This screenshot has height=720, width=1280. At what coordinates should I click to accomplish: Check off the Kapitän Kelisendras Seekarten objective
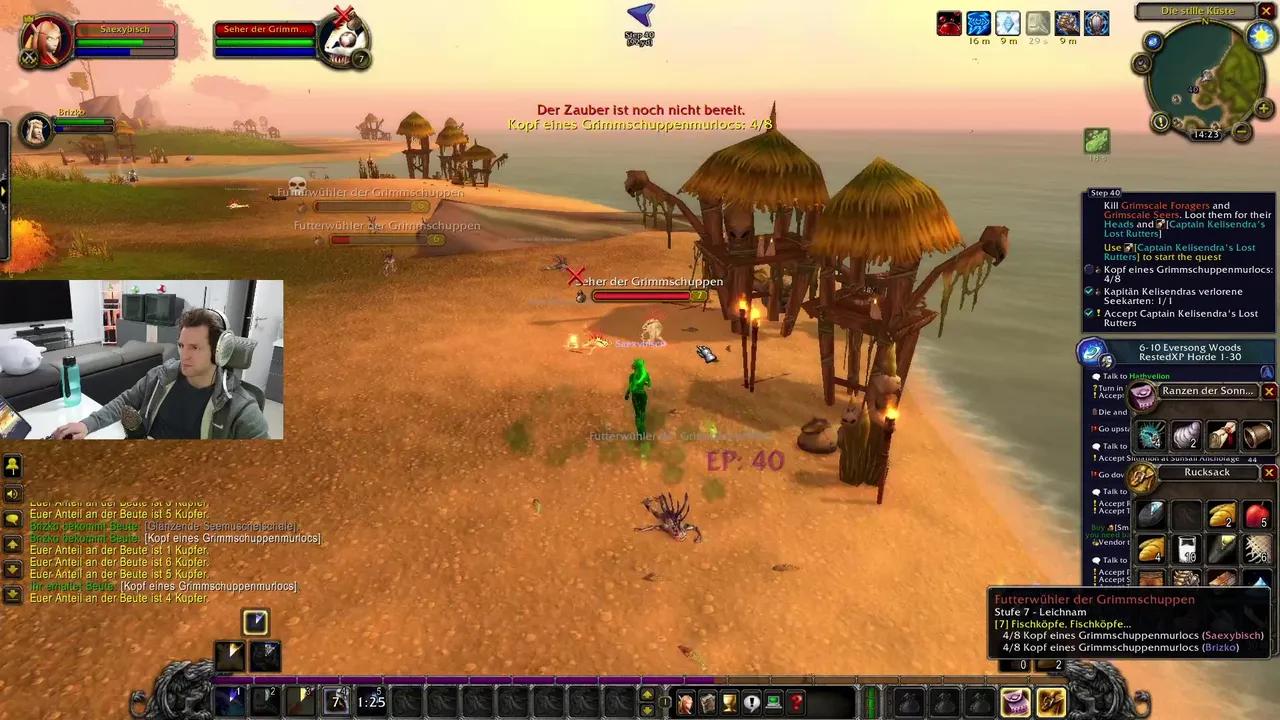(1089, 291)
